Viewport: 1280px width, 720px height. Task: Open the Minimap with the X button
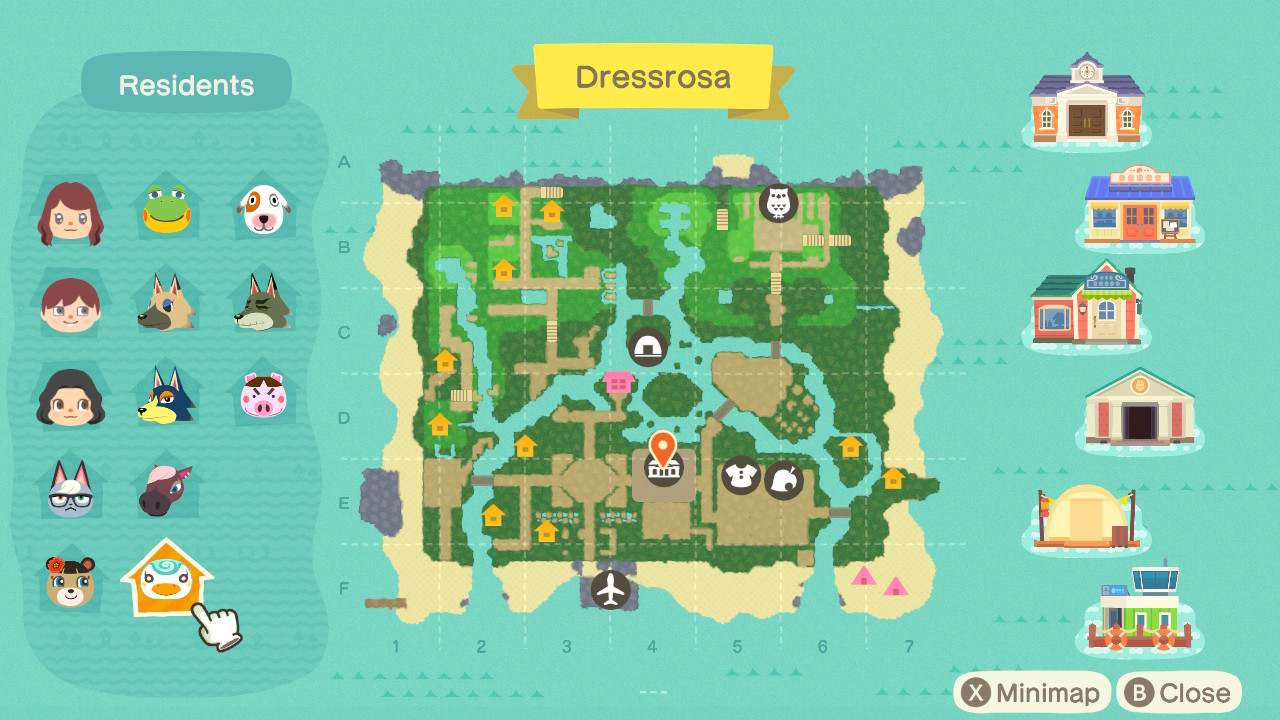(x=1032, y=692)
